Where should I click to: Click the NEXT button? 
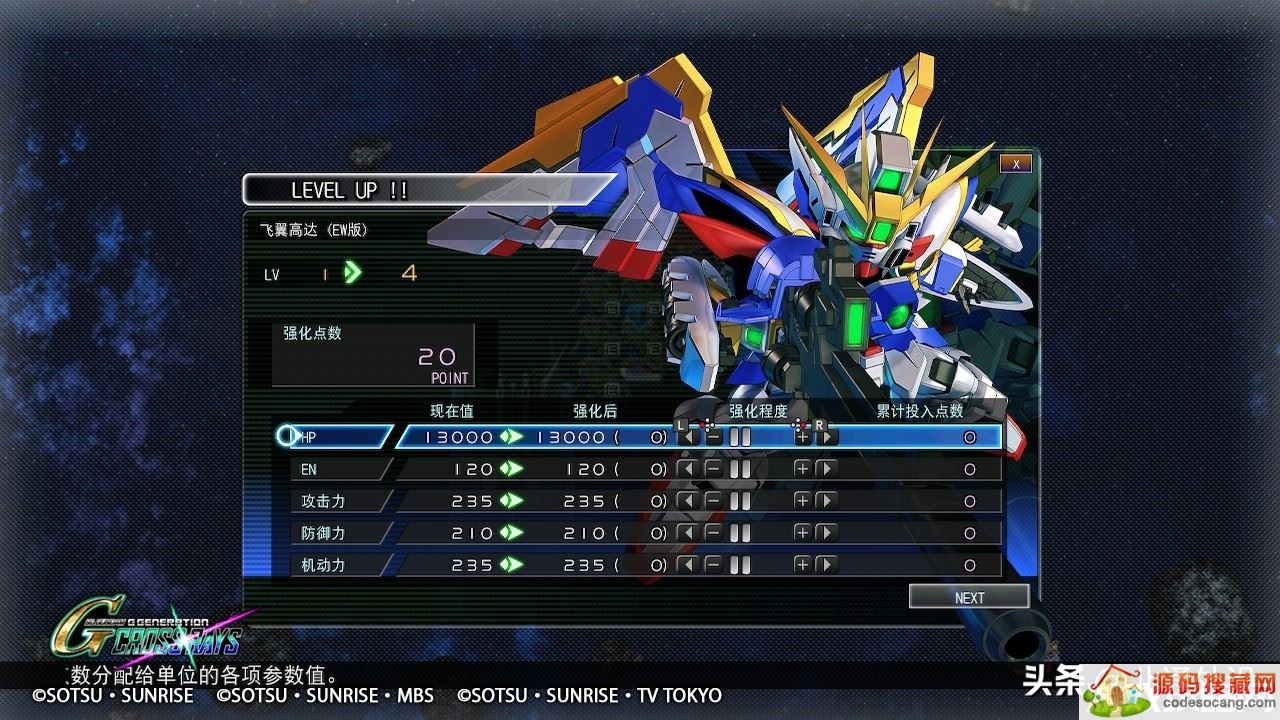tap(969, 597)
